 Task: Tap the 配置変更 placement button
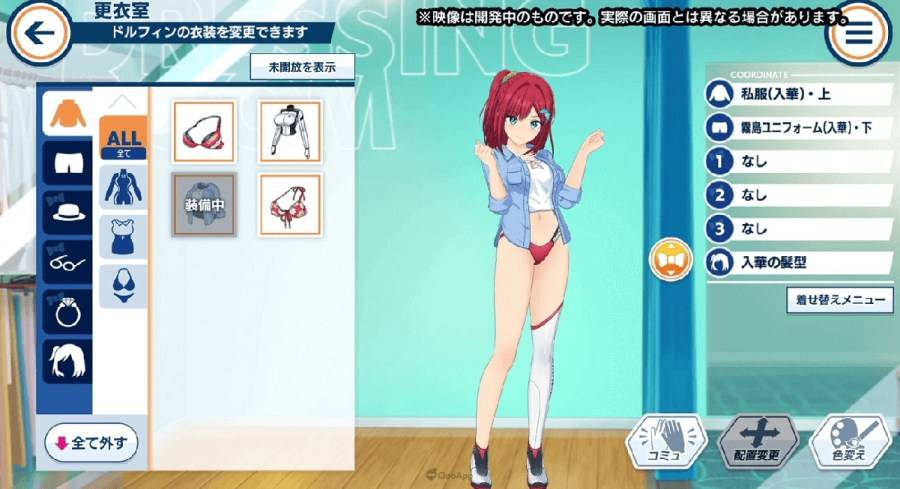tap(758, 441)
